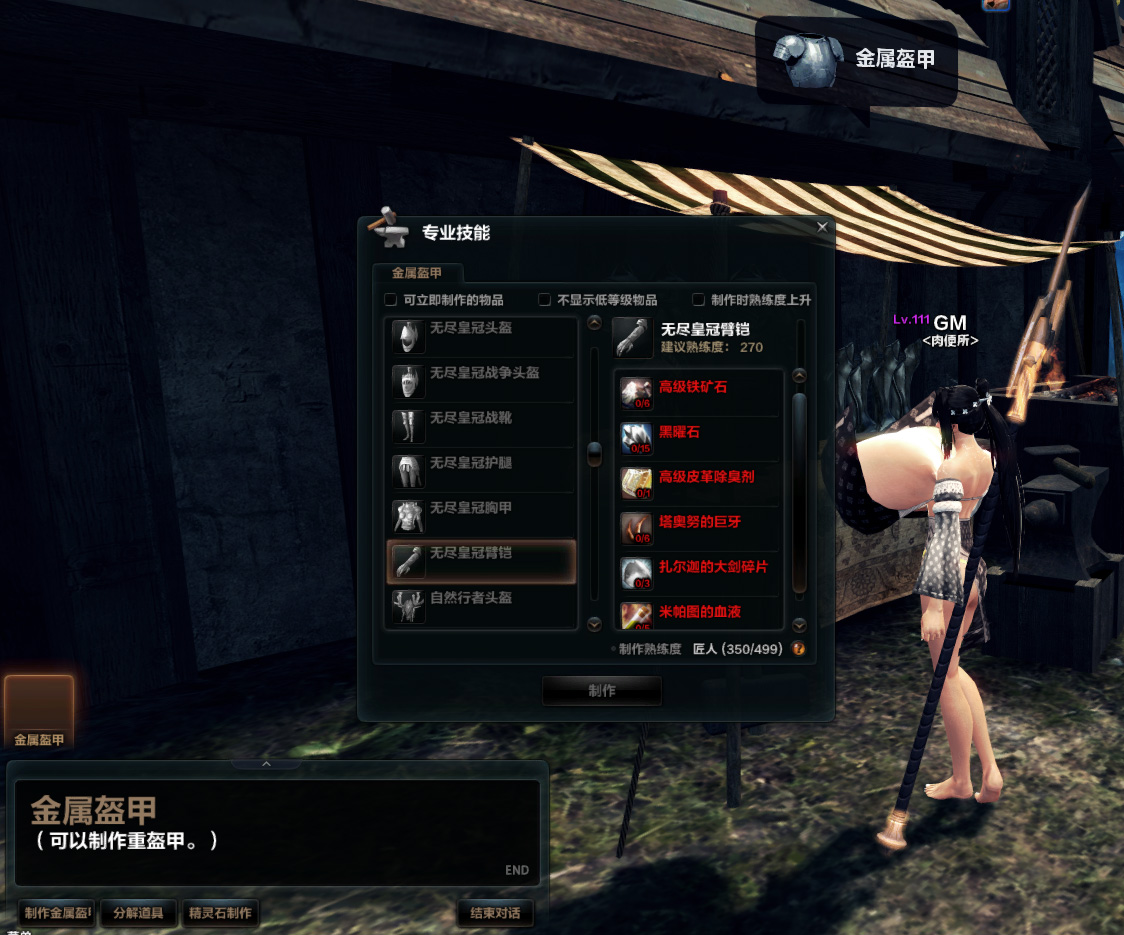Enable 不显示低等级物品 checkbox
The height and width of the screenshot is (935, 1124).
click(x=545, y=300)
